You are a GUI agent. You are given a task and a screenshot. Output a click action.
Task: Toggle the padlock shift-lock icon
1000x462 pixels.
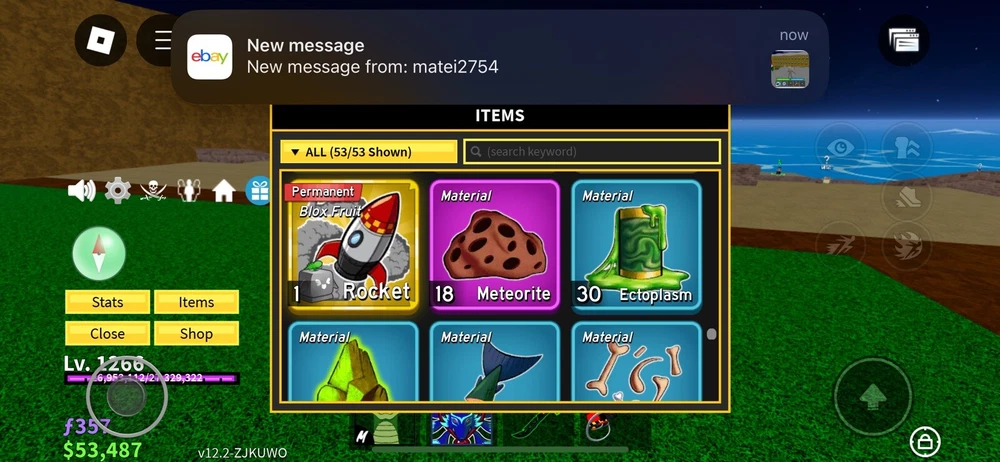pyautogui.click(x=924, y=441)
